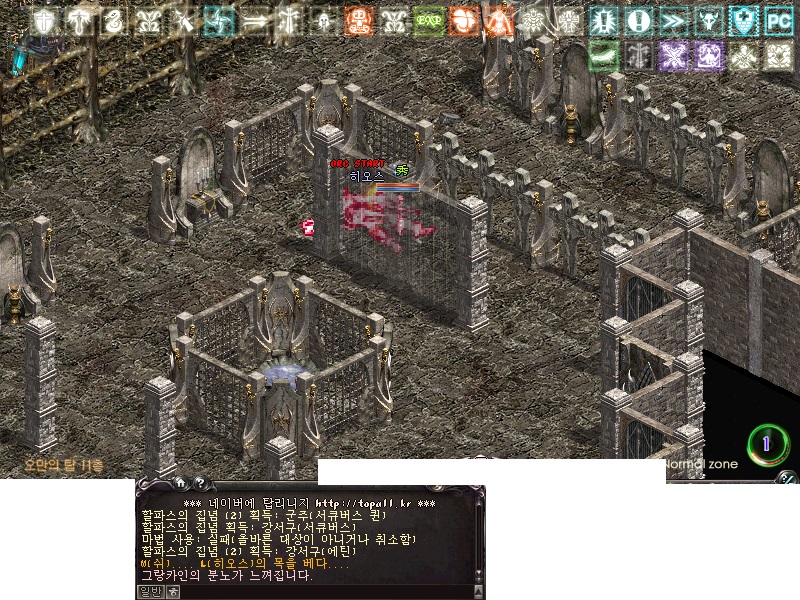
Task: Click the orange clover buff icon
Action: point(463,20)
